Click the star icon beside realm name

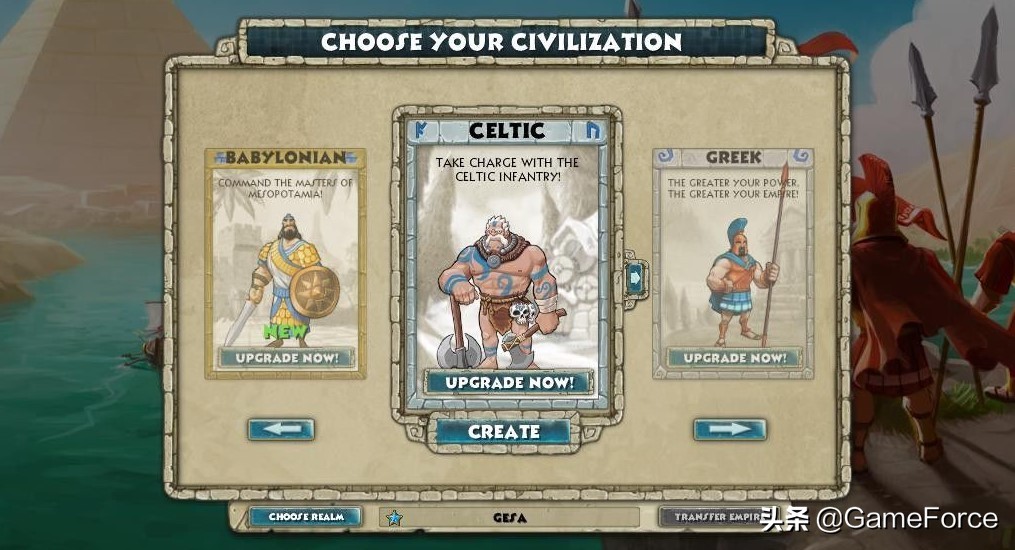394,518
